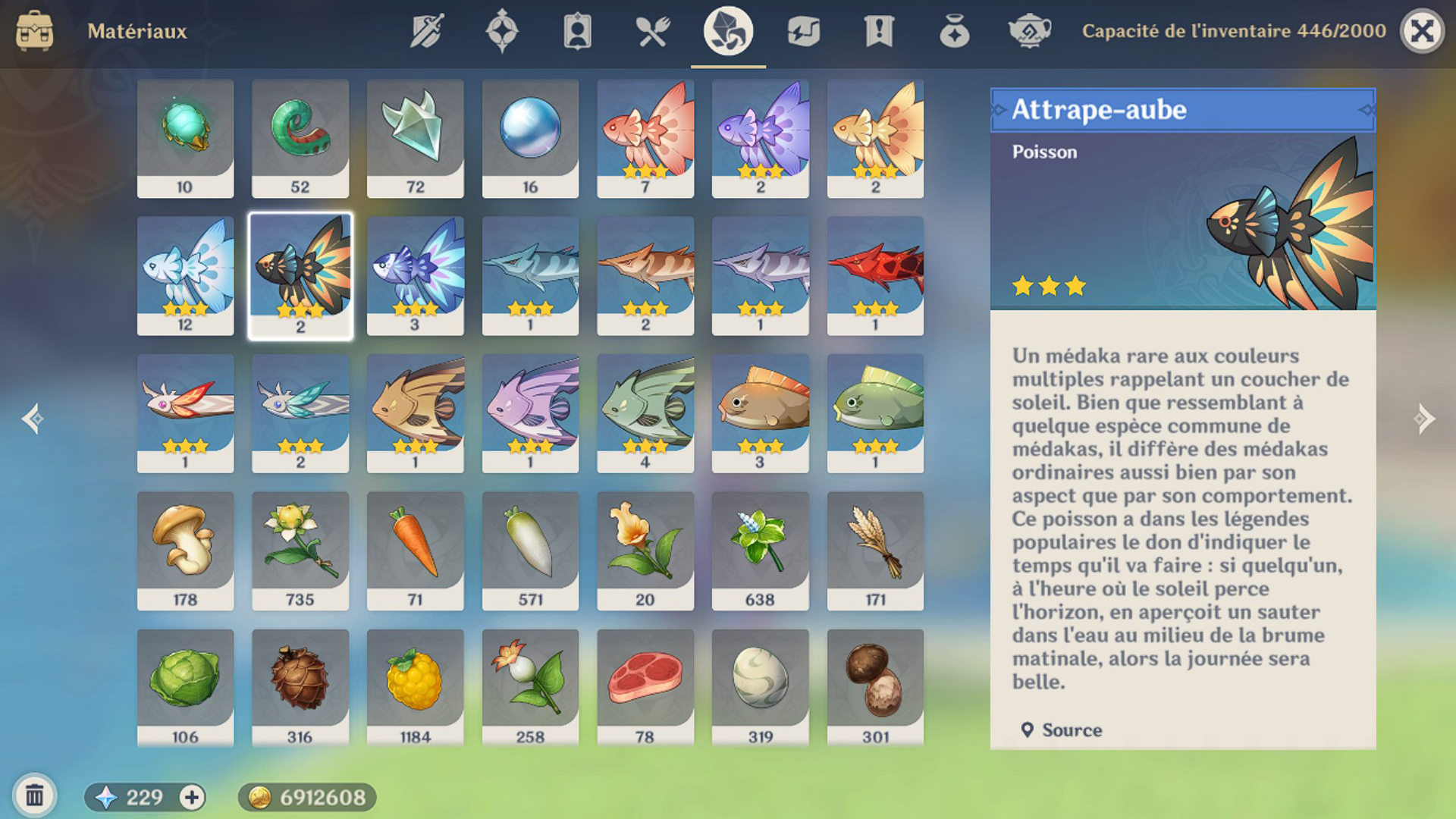Select the mushroom stack of 178
Image resolution: width=1456 pixels, height=819 pixels.
tap(185, 550)
